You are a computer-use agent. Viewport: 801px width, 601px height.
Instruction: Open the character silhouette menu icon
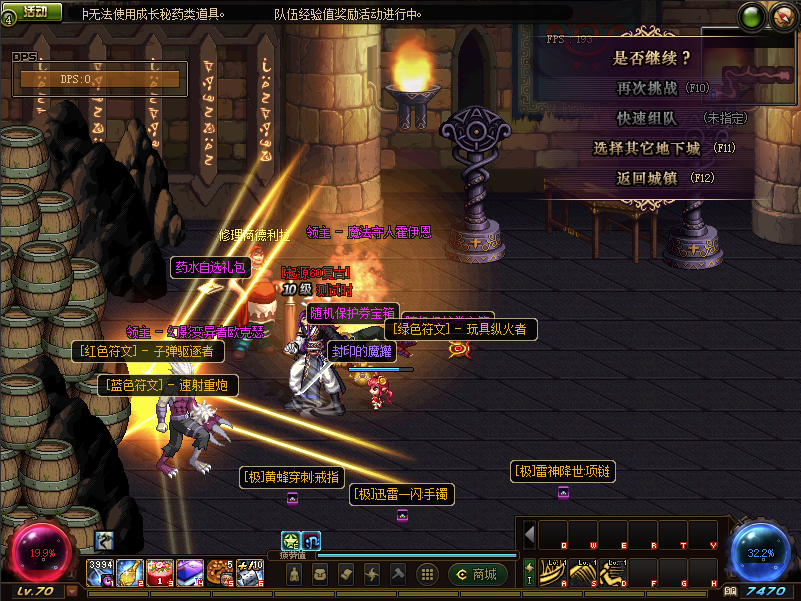(x=294, y=574)
